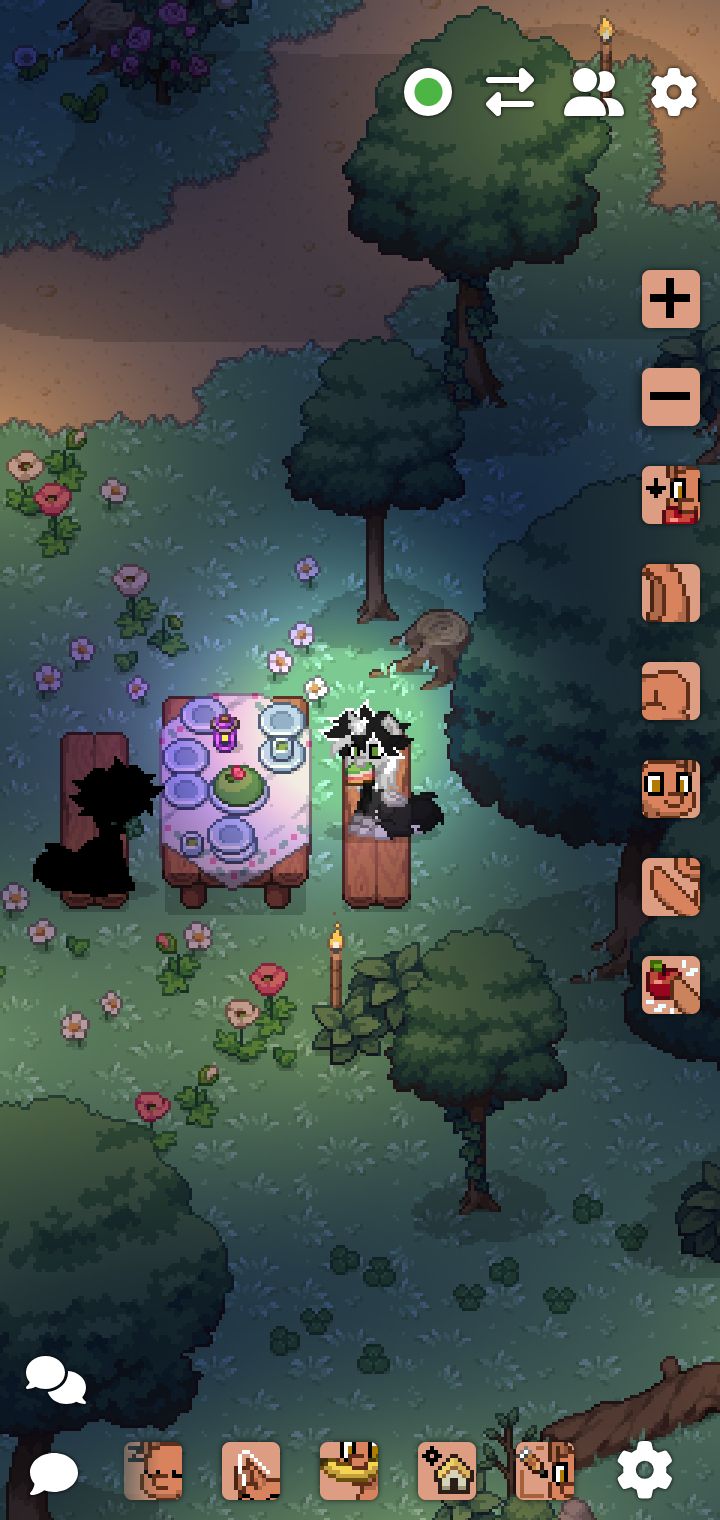The width and height of the screenshot is (720, 1520).
Task: Open the house building icon
Action: (x=447, y=1471)
